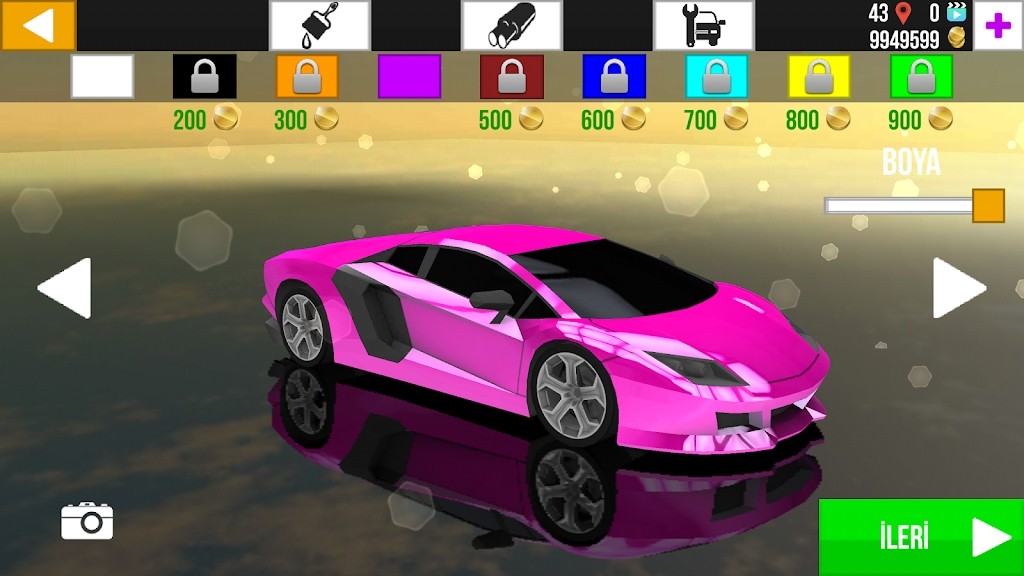Choose the purple paint swatch
1024x576 pixels.
click(x=409, y=76)
